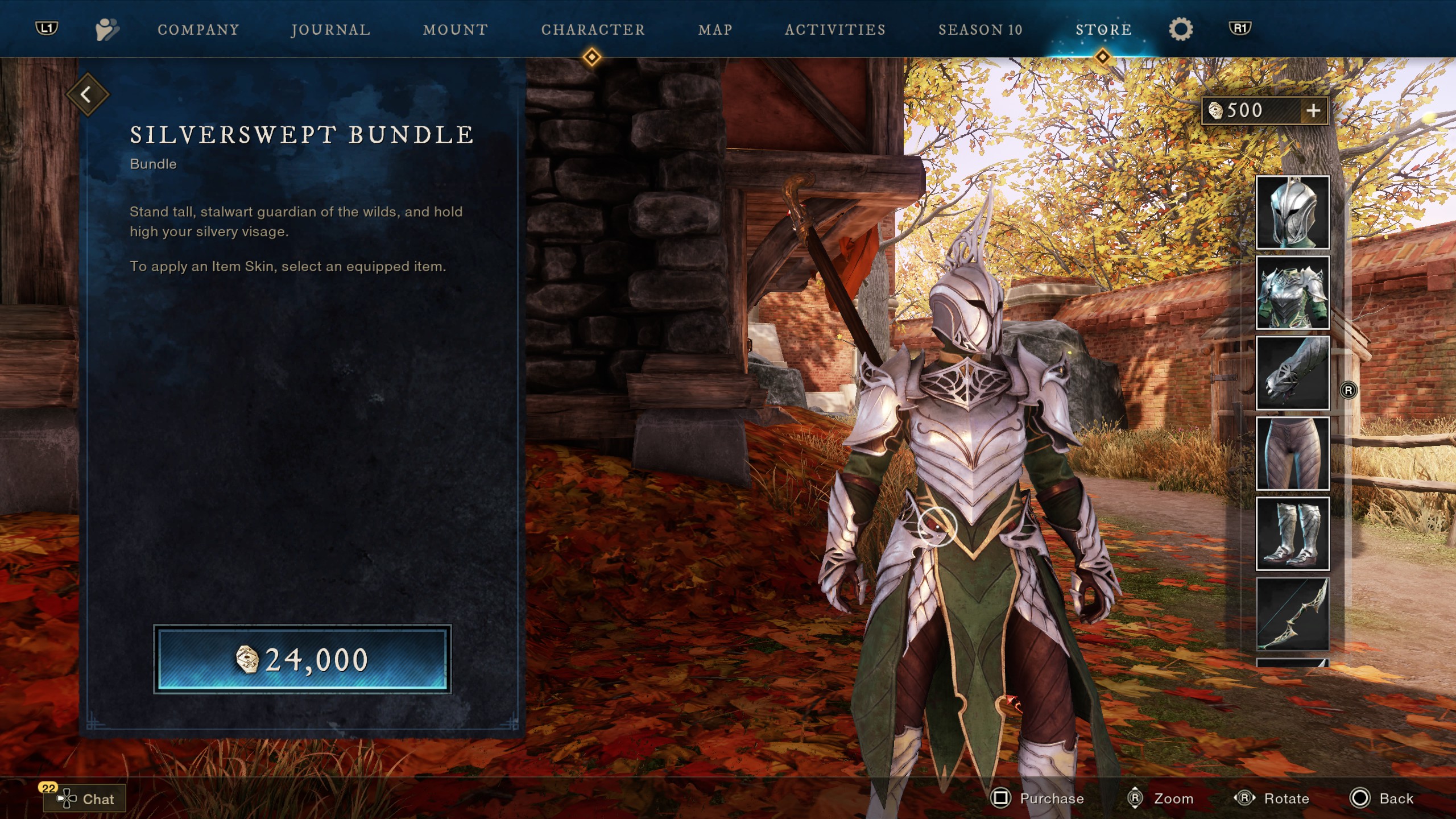Image resolution: width=1456 pixels, height=819 pixels.
Task: Click the plus to buy more currency
Action: pos(1313,110)
